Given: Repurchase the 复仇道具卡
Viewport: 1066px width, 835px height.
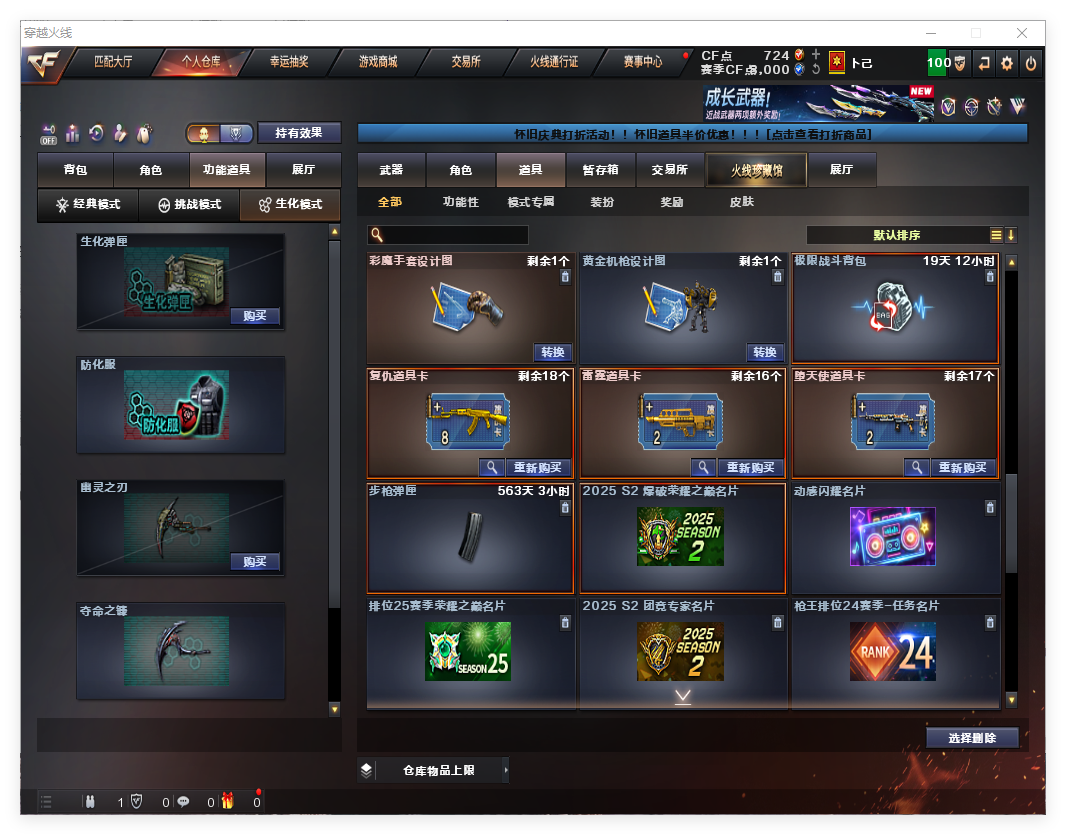Looking at the screenshot, I should tap(538, 467).
